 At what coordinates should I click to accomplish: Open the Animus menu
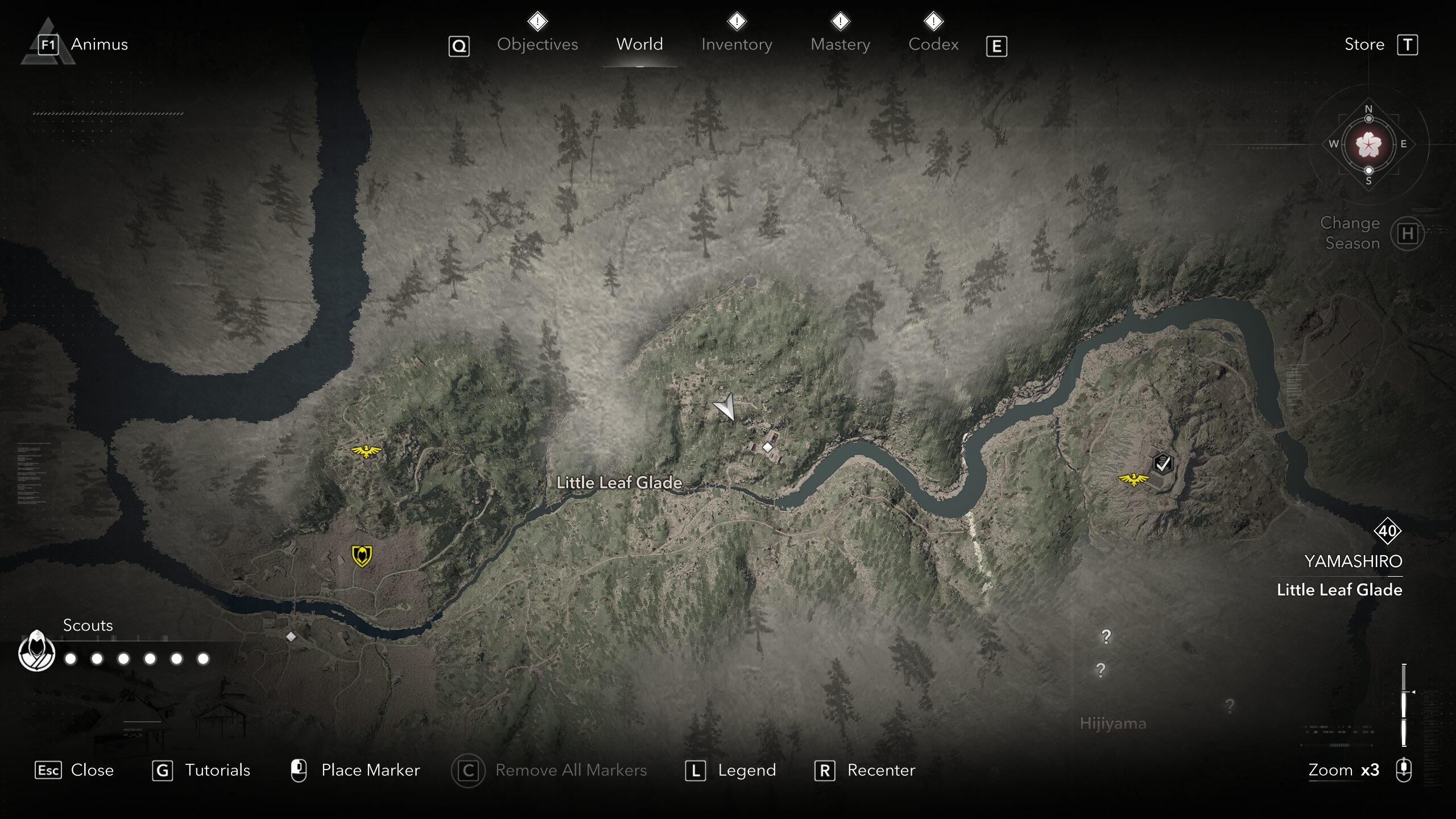(x=99, y=44)
